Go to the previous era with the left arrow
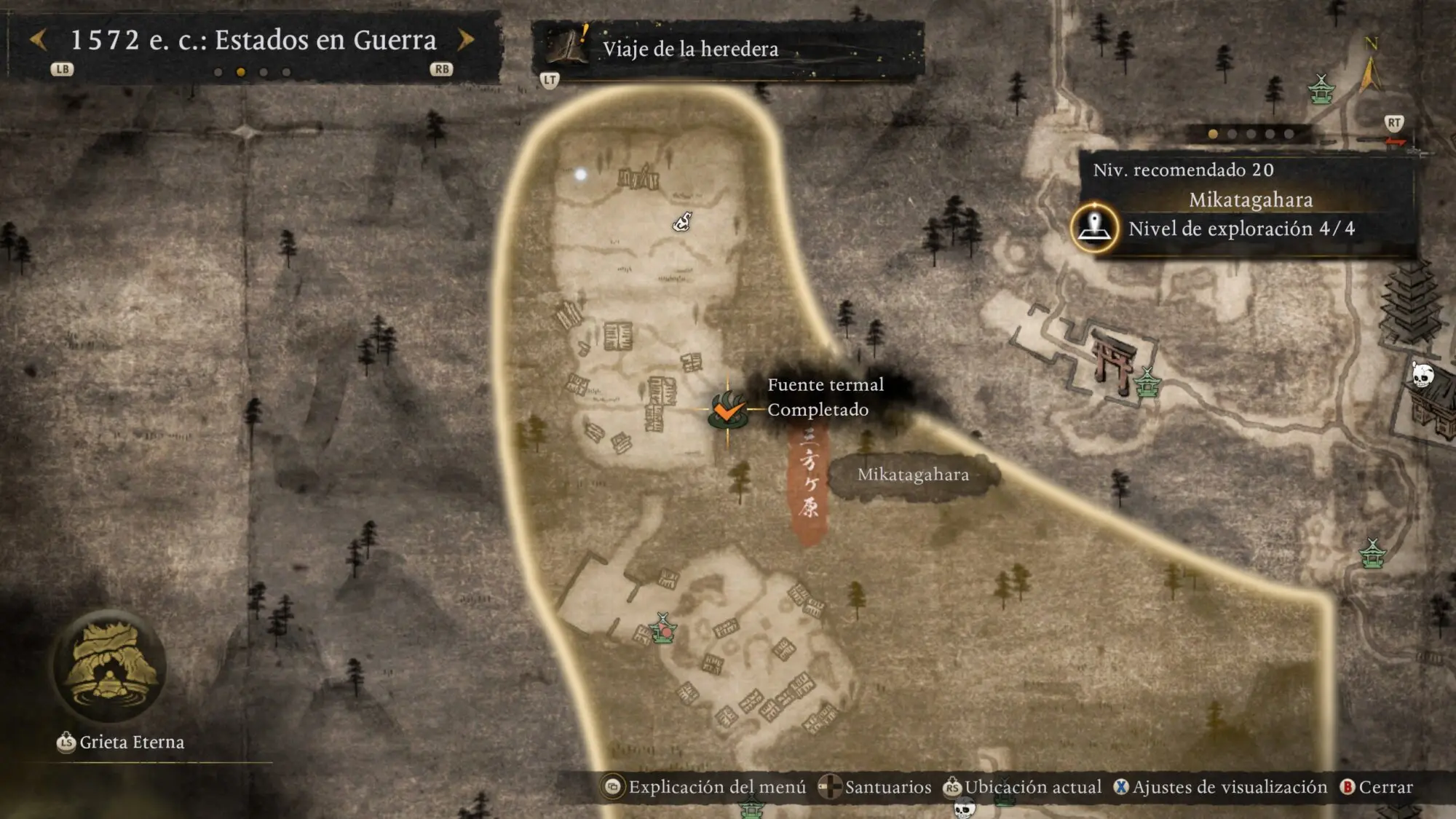Screen dimensions: 1456x819 click(x=39, y=40)
